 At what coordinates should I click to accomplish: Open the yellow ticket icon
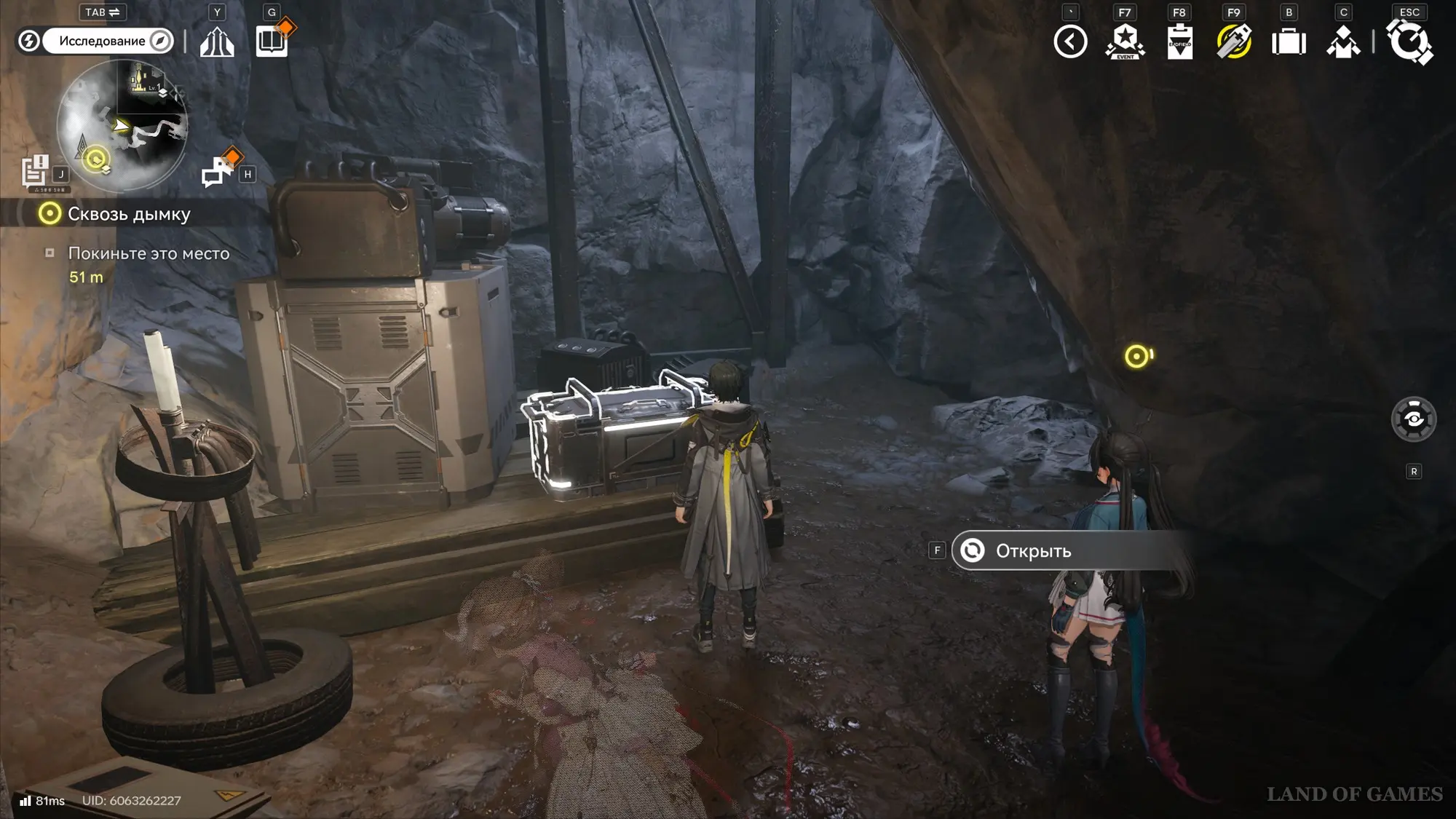tap(1234, 41)
